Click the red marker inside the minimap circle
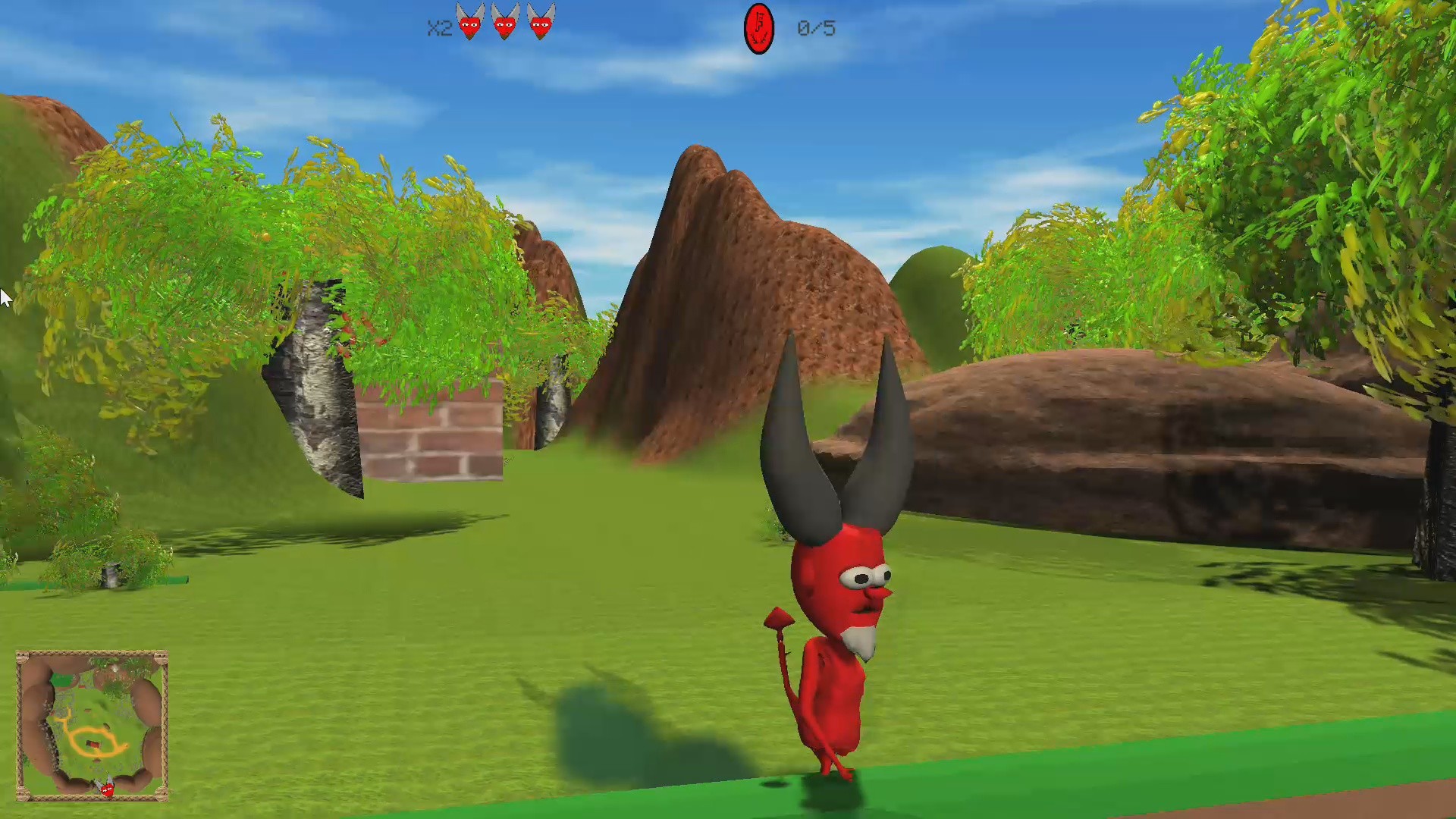The height and width of the screenshot is (819, 1456). coord(93,744)
